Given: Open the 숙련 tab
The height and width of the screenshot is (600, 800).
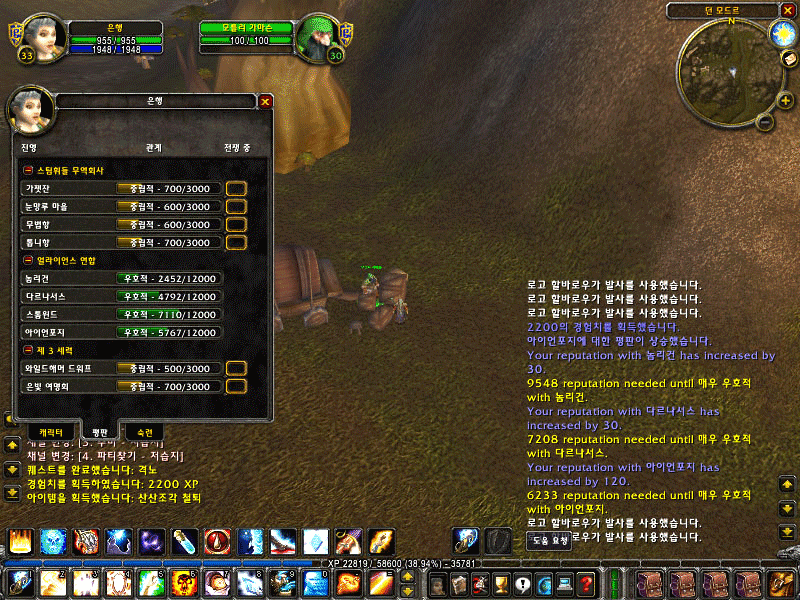Looking at the screenshot, I should [144, 433].
